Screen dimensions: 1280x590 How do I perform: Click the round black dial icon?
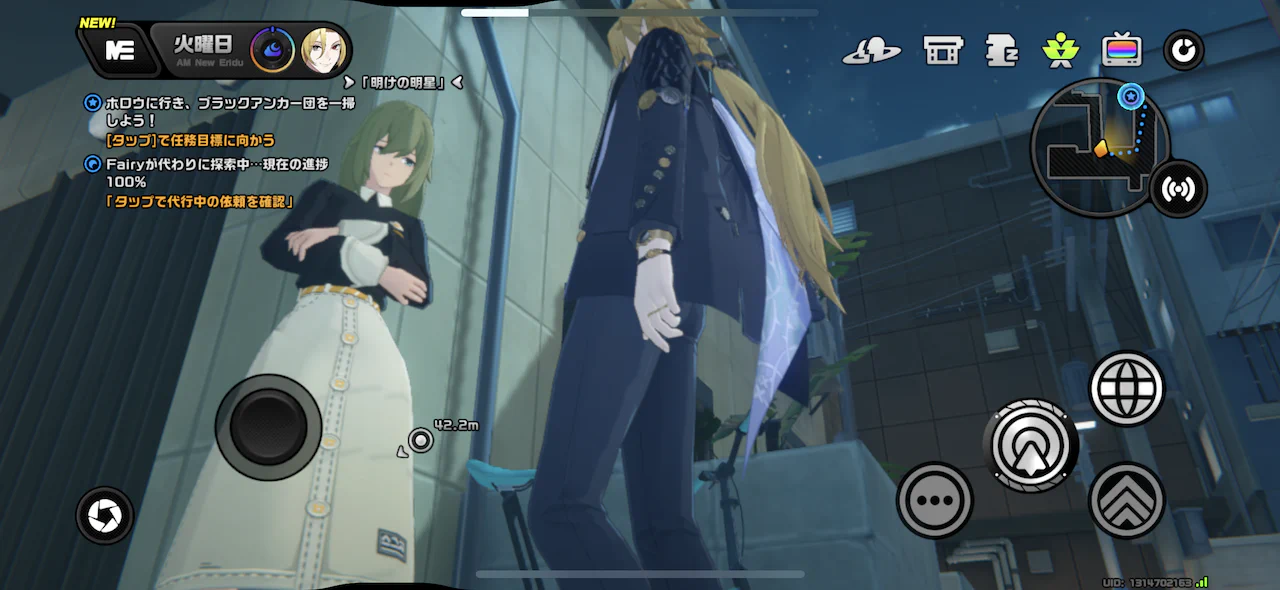coord(1184,50)
